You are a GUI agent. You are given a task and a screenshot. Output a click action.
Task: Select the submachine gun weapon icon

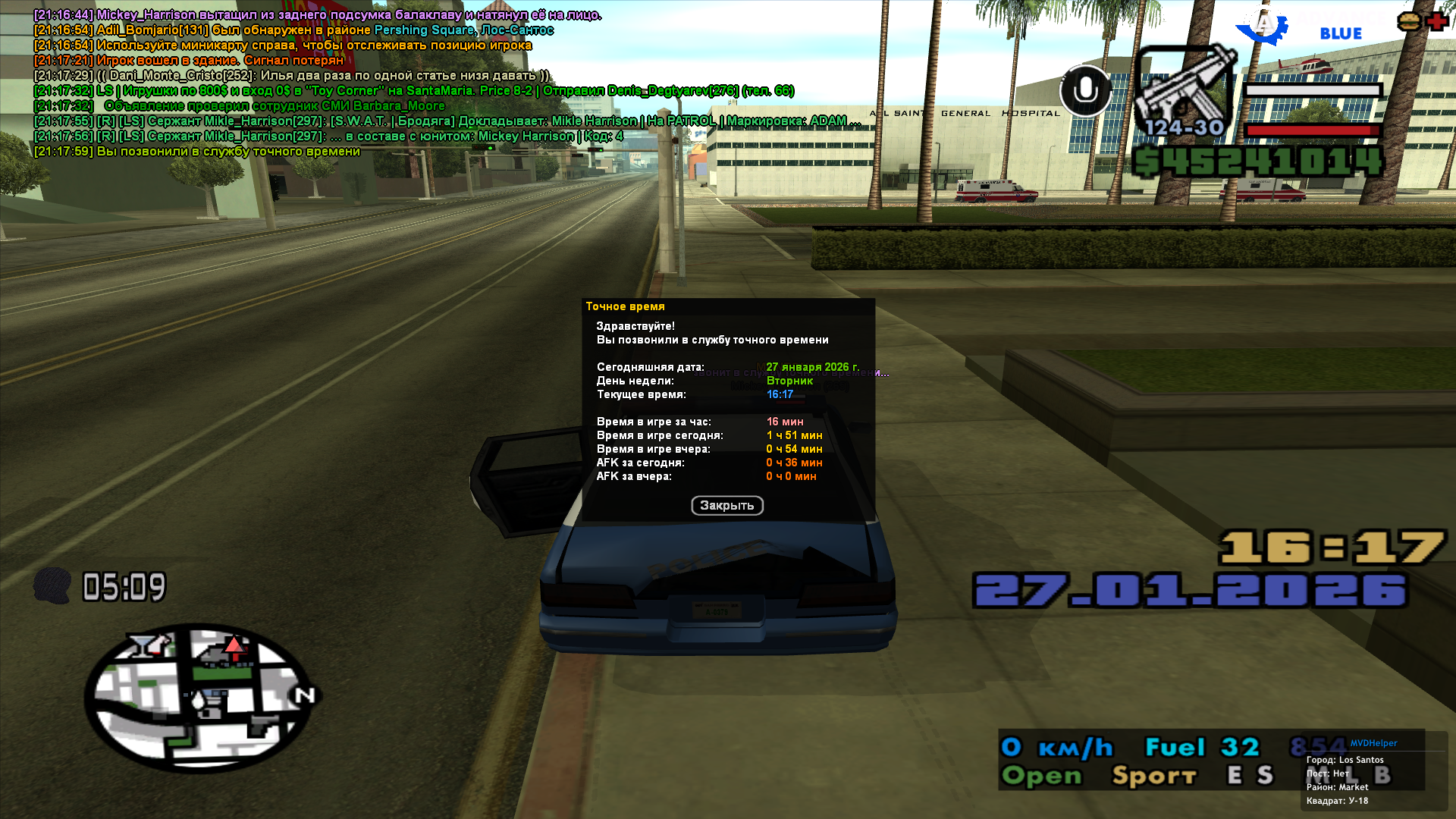1184,89
